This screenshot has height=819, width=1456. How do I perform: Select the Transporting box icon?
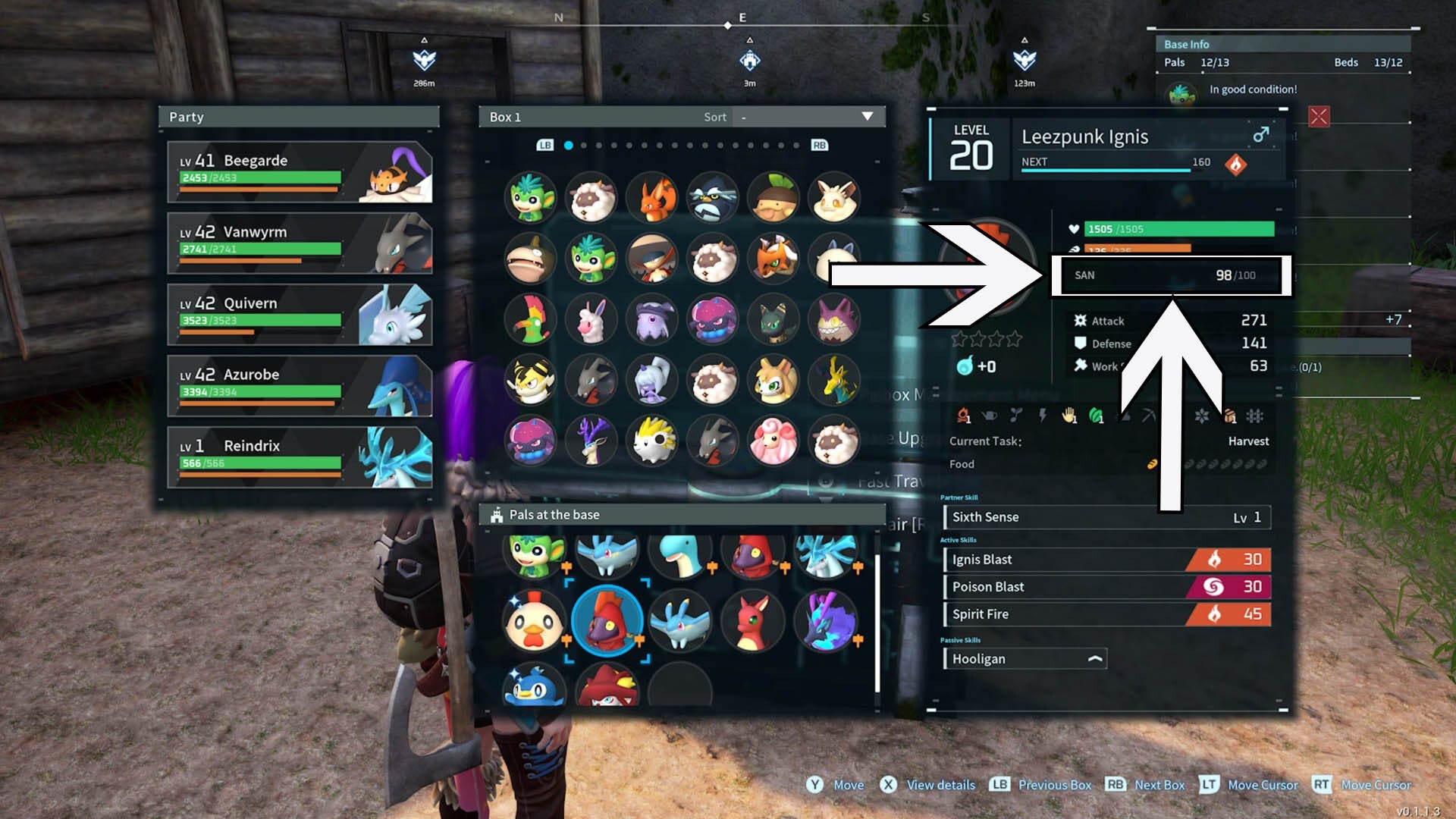[x=1232, y=416]
